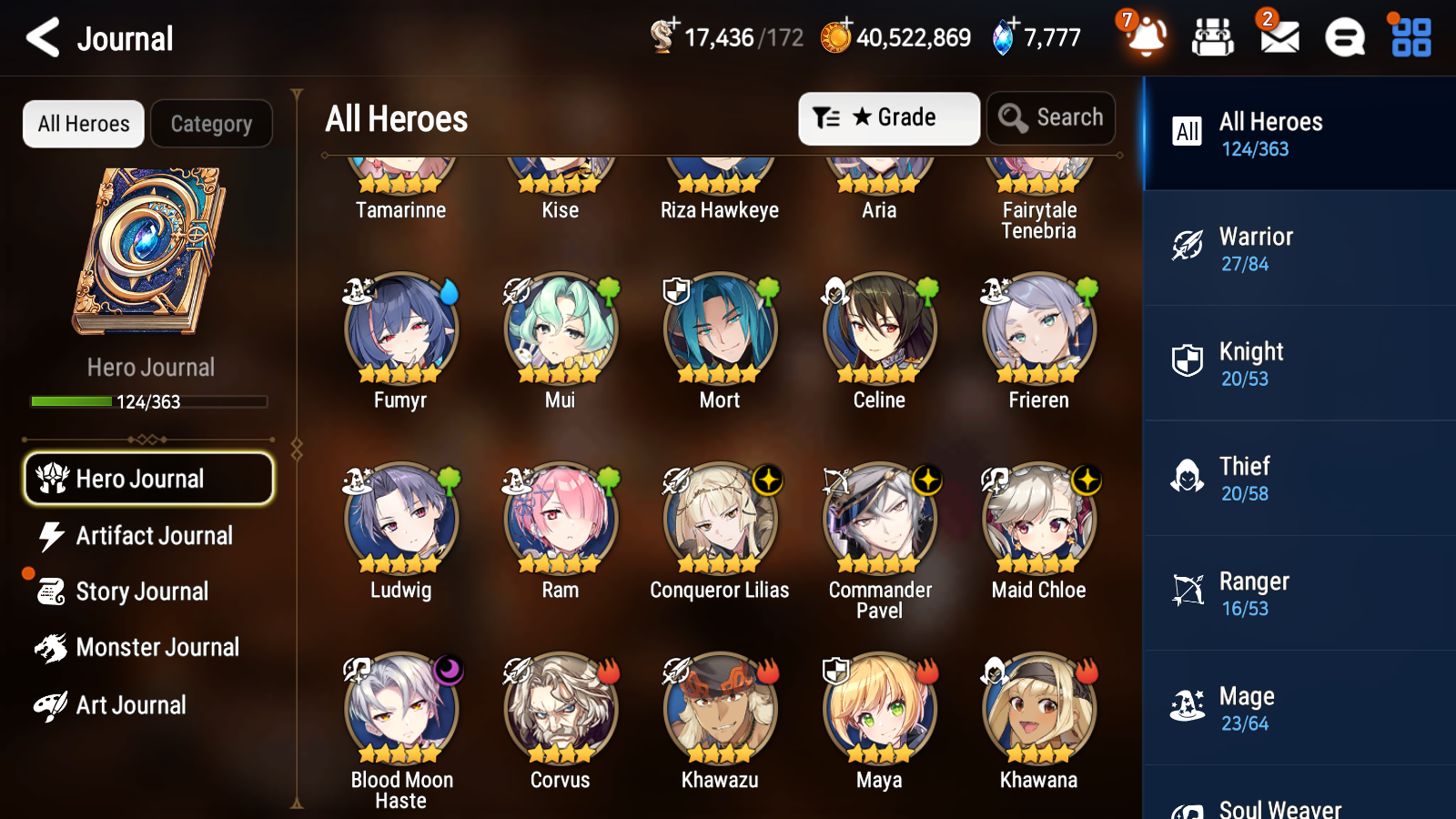Image resolution: width=1456 pixels, height=819 pixels.
Task: Go back using the arrow icon
Action: click(41, 37)
